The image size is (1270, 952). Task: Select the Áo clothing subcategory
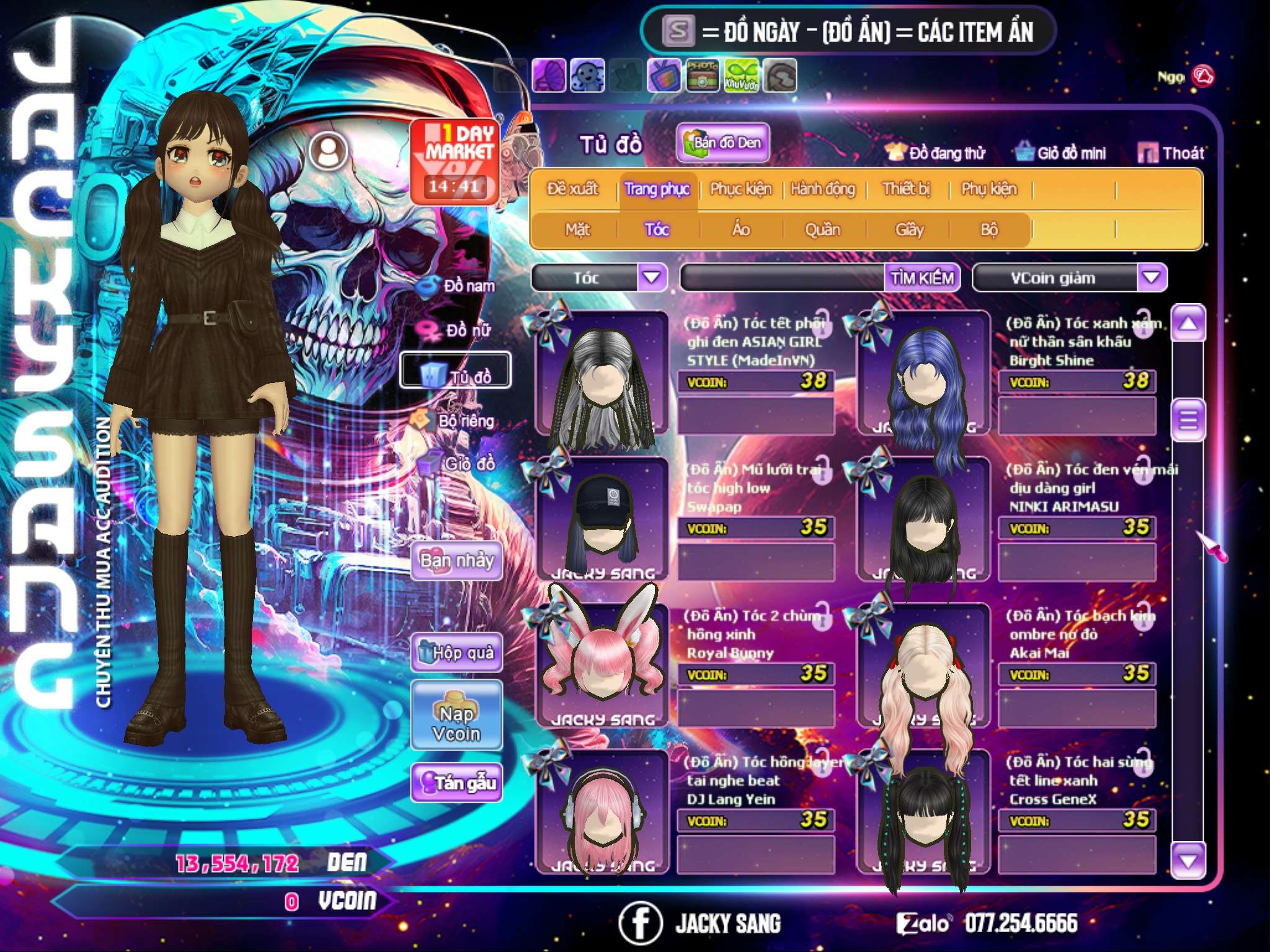point(741,230)
